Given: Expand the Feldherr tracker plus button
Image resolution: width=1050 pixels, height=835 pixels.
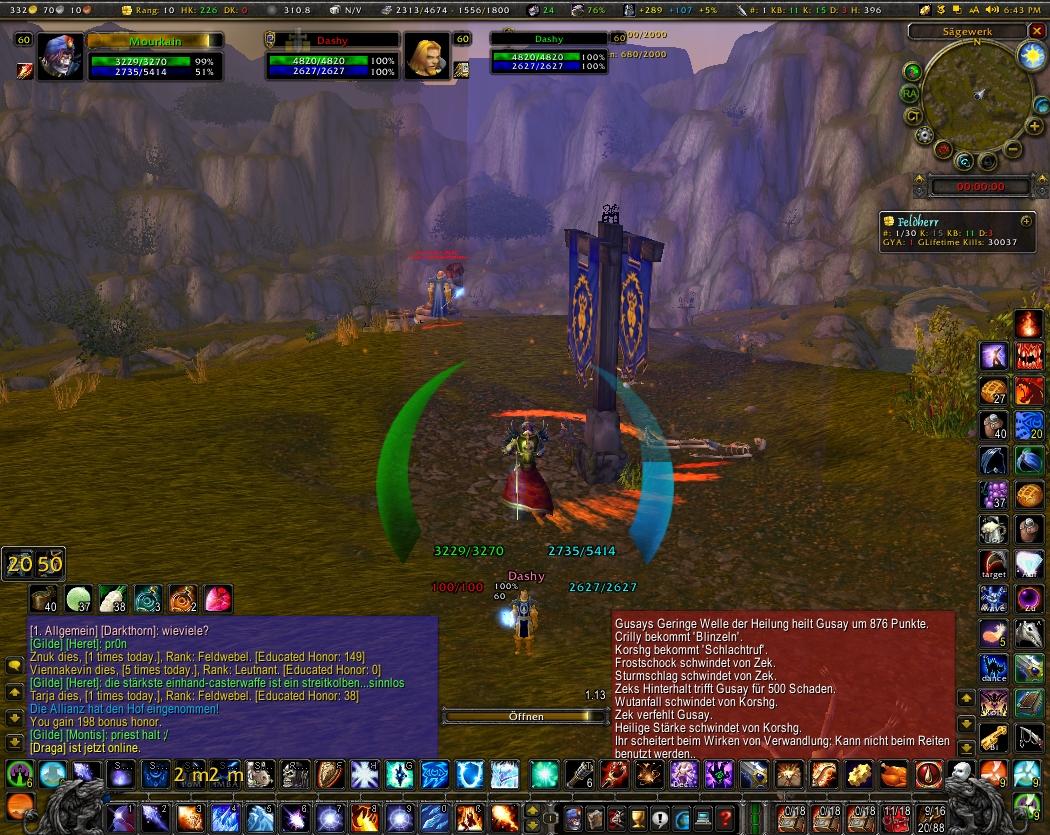Looking at the screenshot, I should pyautogui.click(x=1026, y=220).
